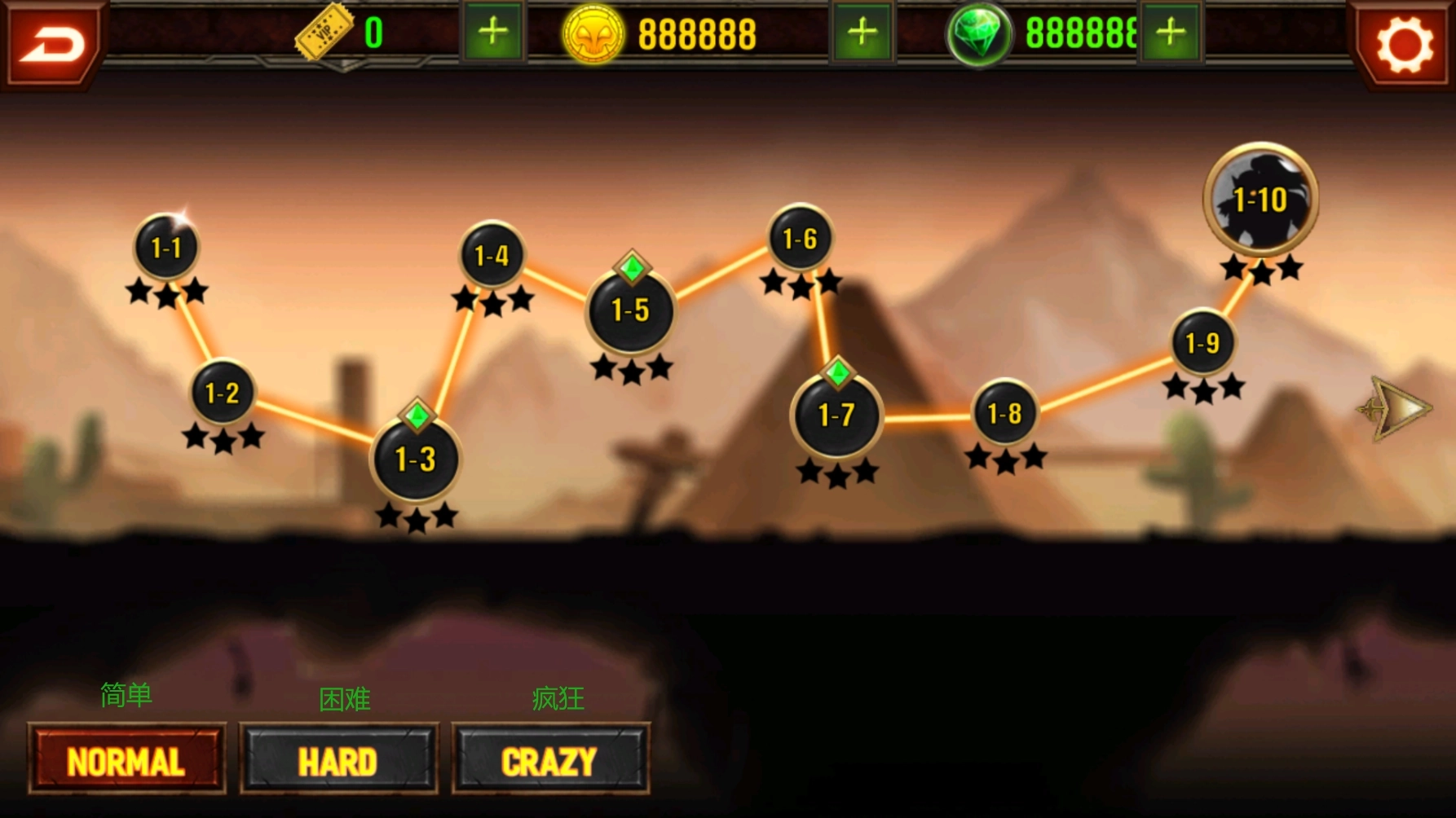Select stage 1-6 node
The image size is (1456, 818).
[800, 238]
